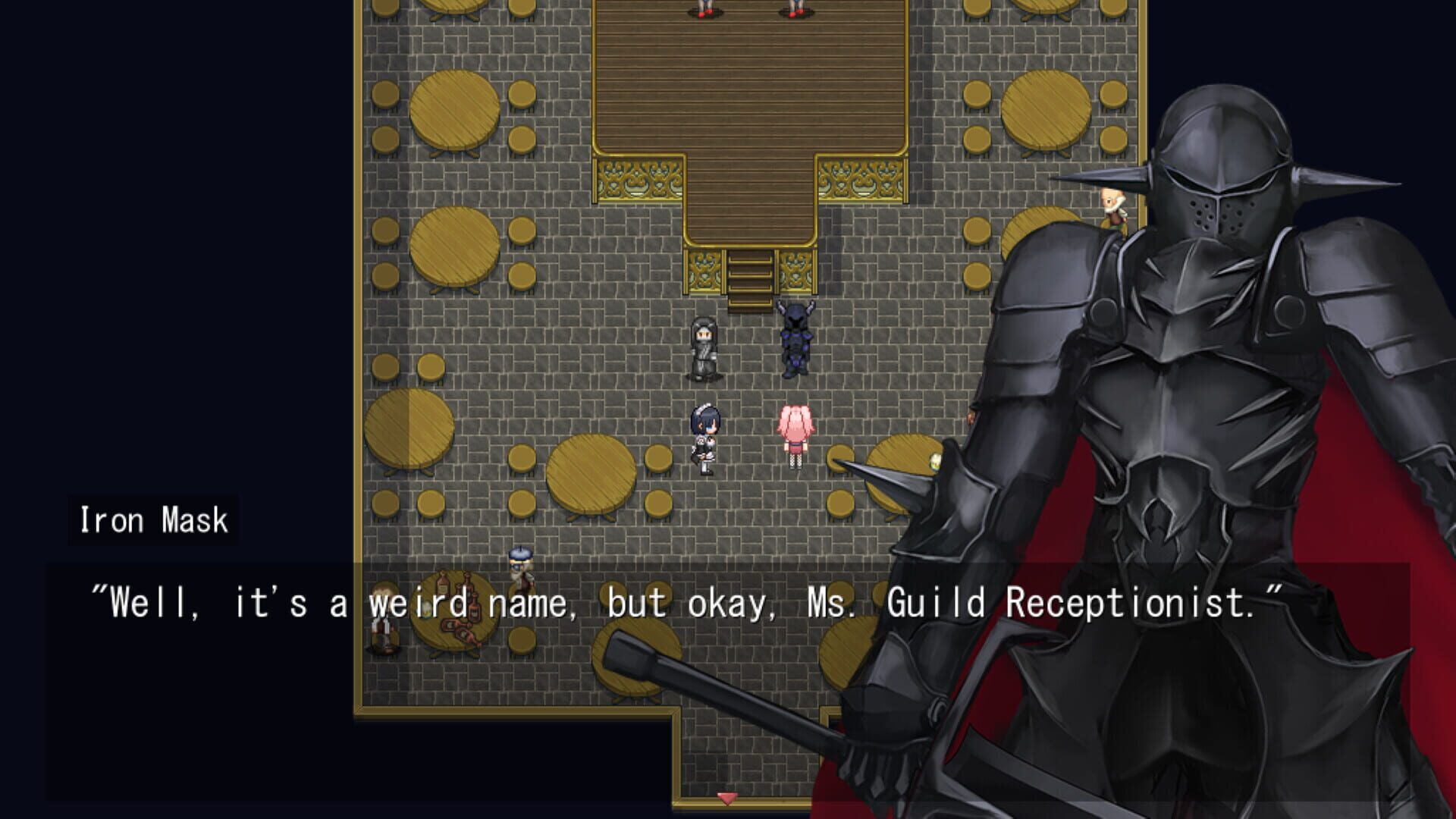
Task: Click the mug on the round table
Action: pos(935,461)
